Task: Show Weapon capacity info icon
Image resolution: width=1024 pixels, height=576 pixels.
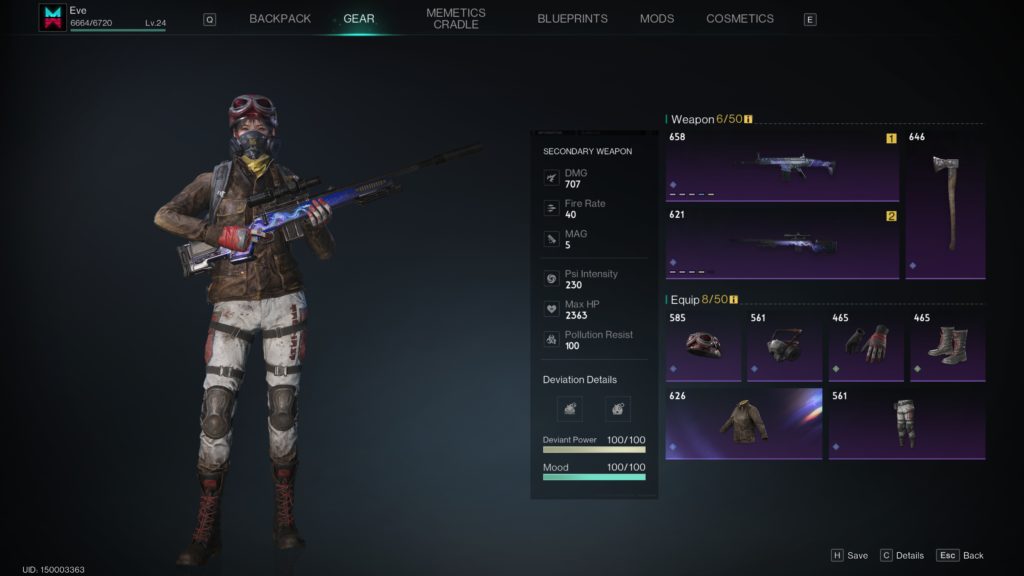Action: pos(748,120)
